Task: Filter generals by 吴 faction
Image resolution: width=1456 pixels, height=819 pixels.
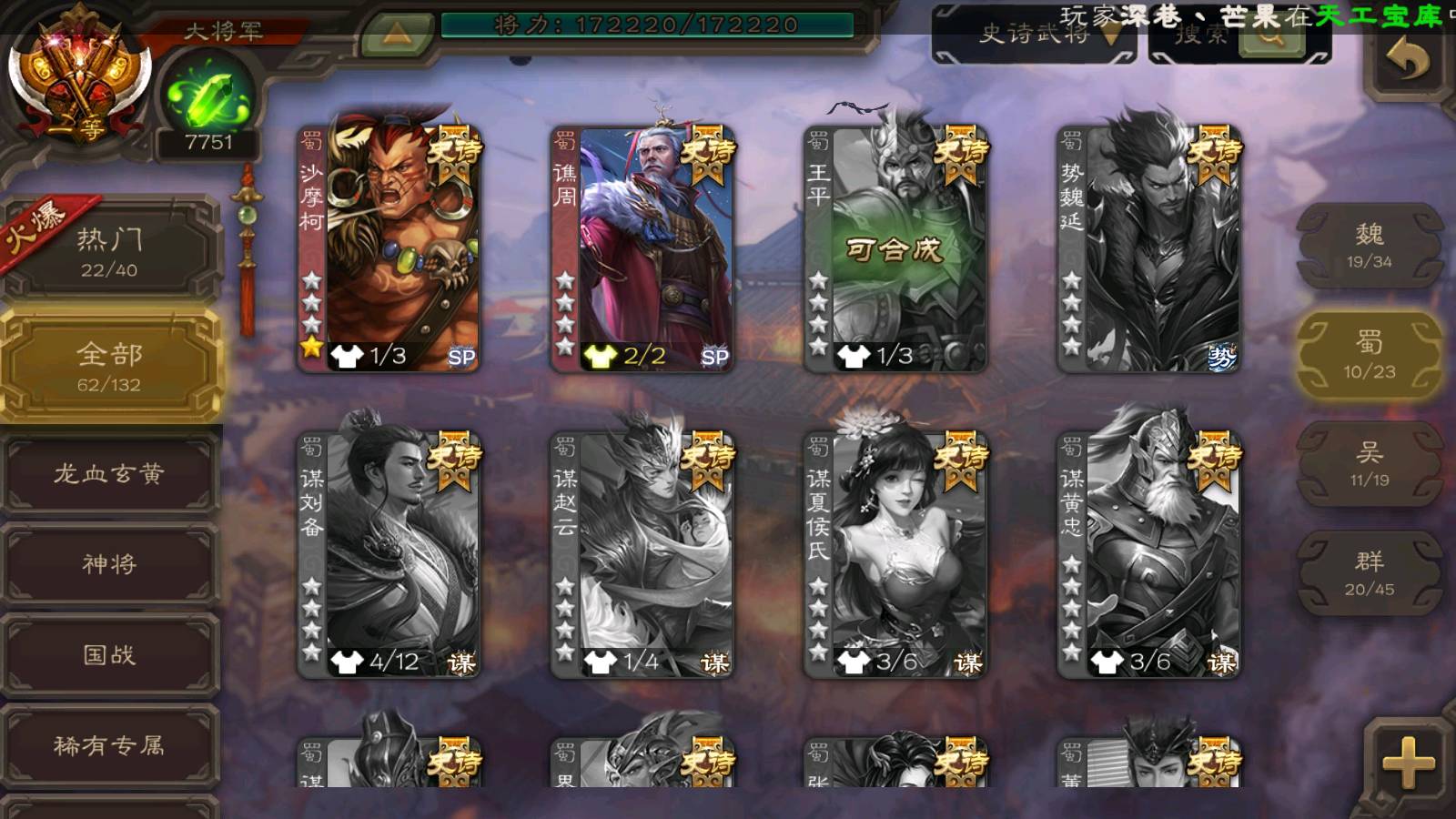Action: point(1369,464)
